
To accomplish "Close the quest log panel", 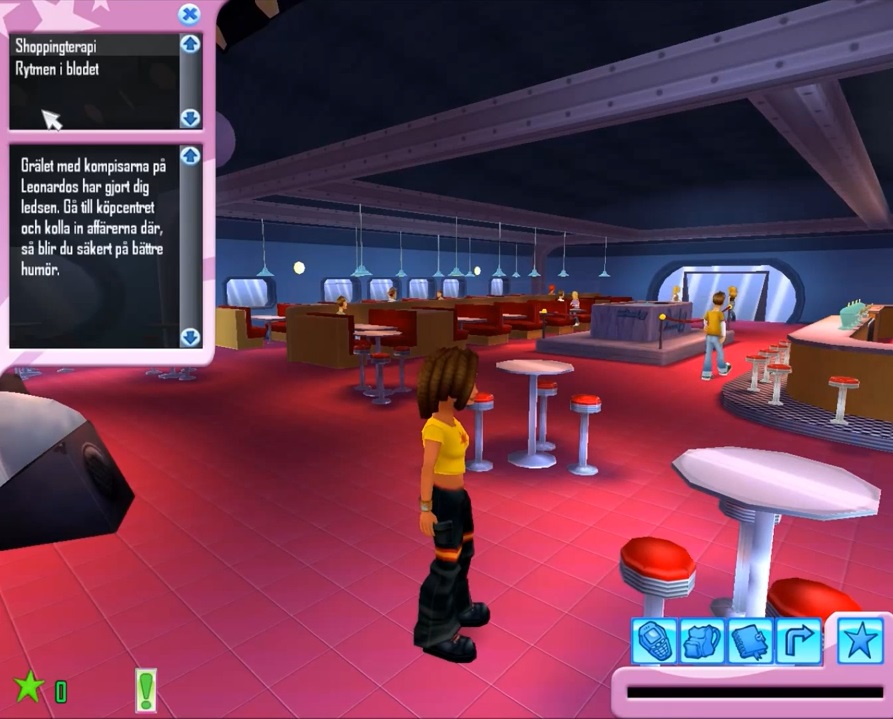I will pos(189,14).
